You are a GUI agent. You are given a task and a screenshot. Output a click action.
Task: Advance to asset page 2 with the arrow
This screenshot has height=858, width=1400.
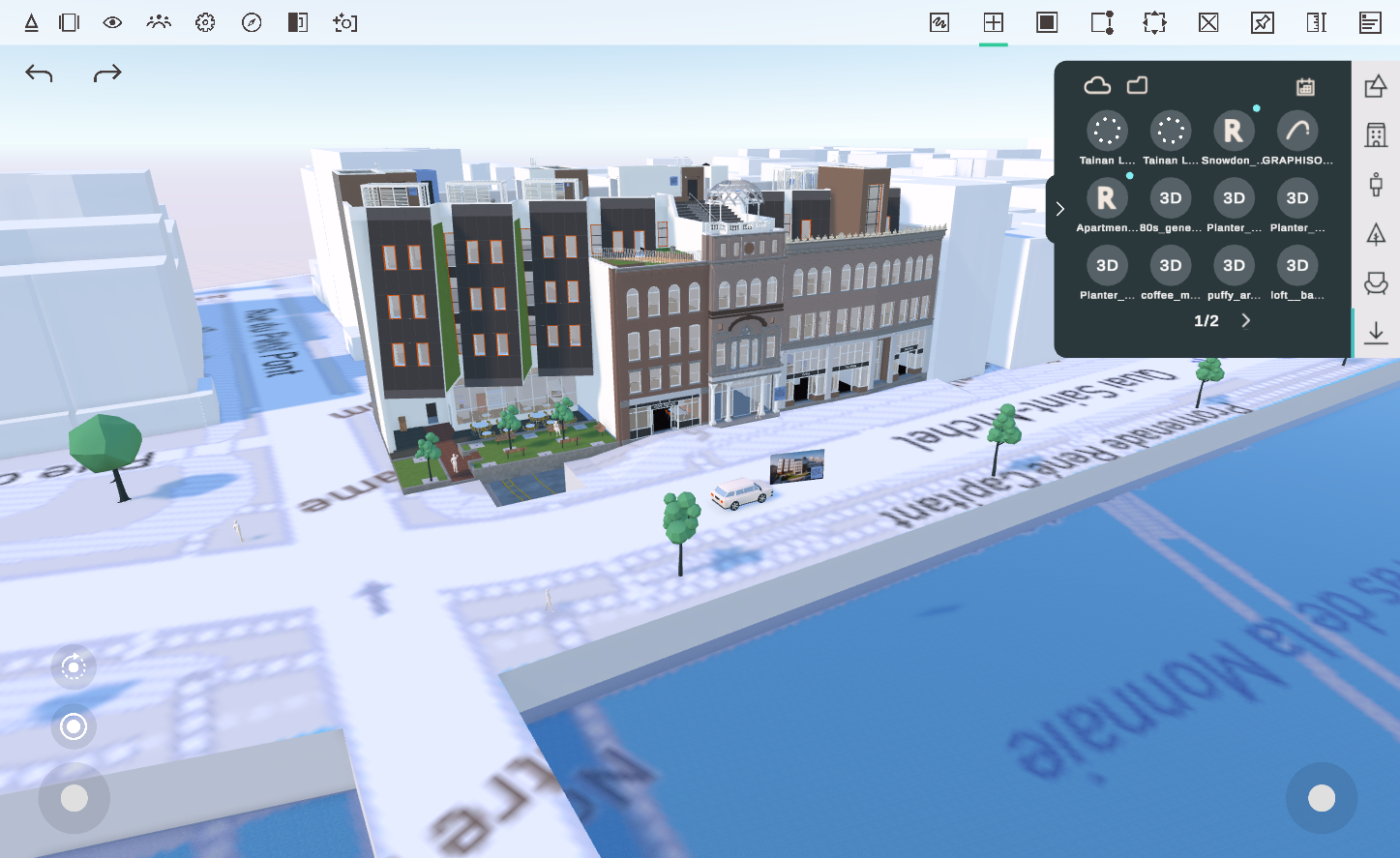(x=1245, y=320)
